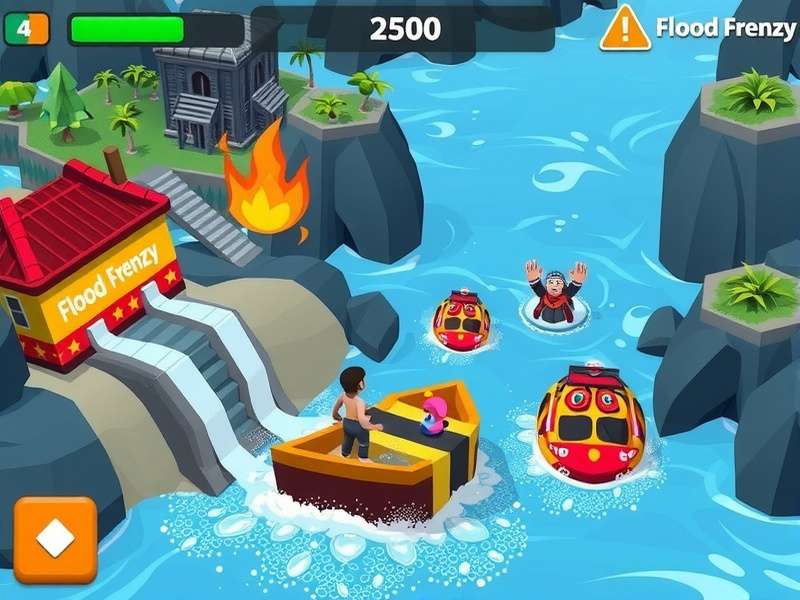Screen dimensions: 800x600
Task: Tap the orange diamond action button
Action: (x=55, y=540)
